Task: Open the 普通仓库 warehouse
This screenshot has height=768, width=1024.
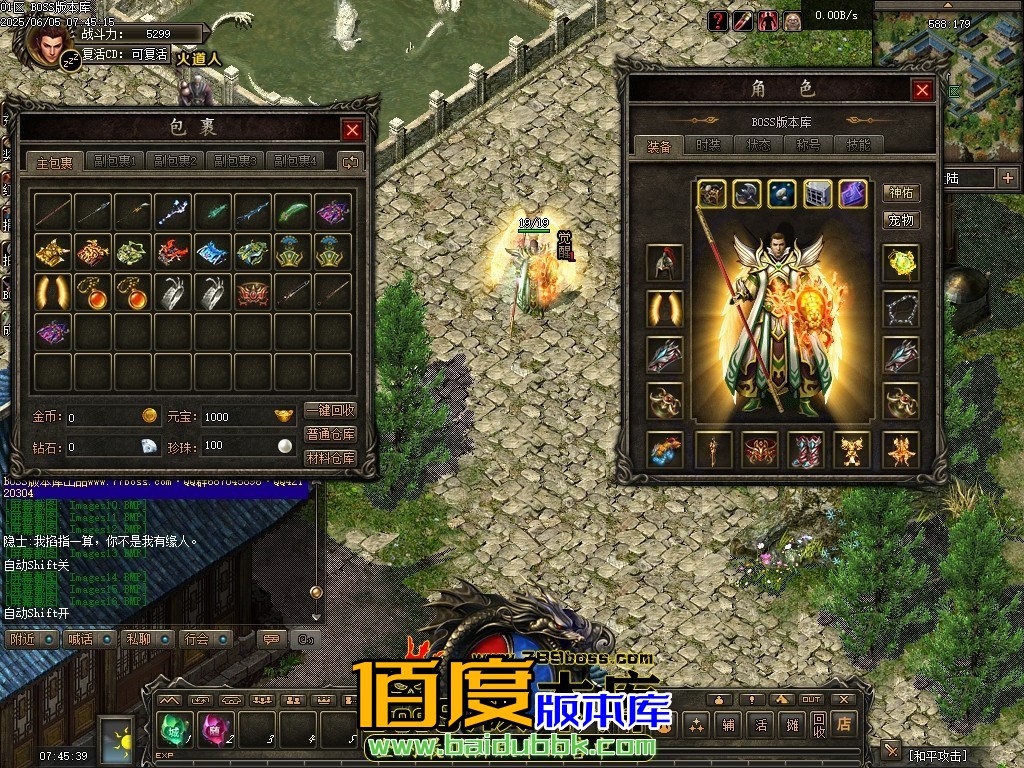Action: click(330, 434)
